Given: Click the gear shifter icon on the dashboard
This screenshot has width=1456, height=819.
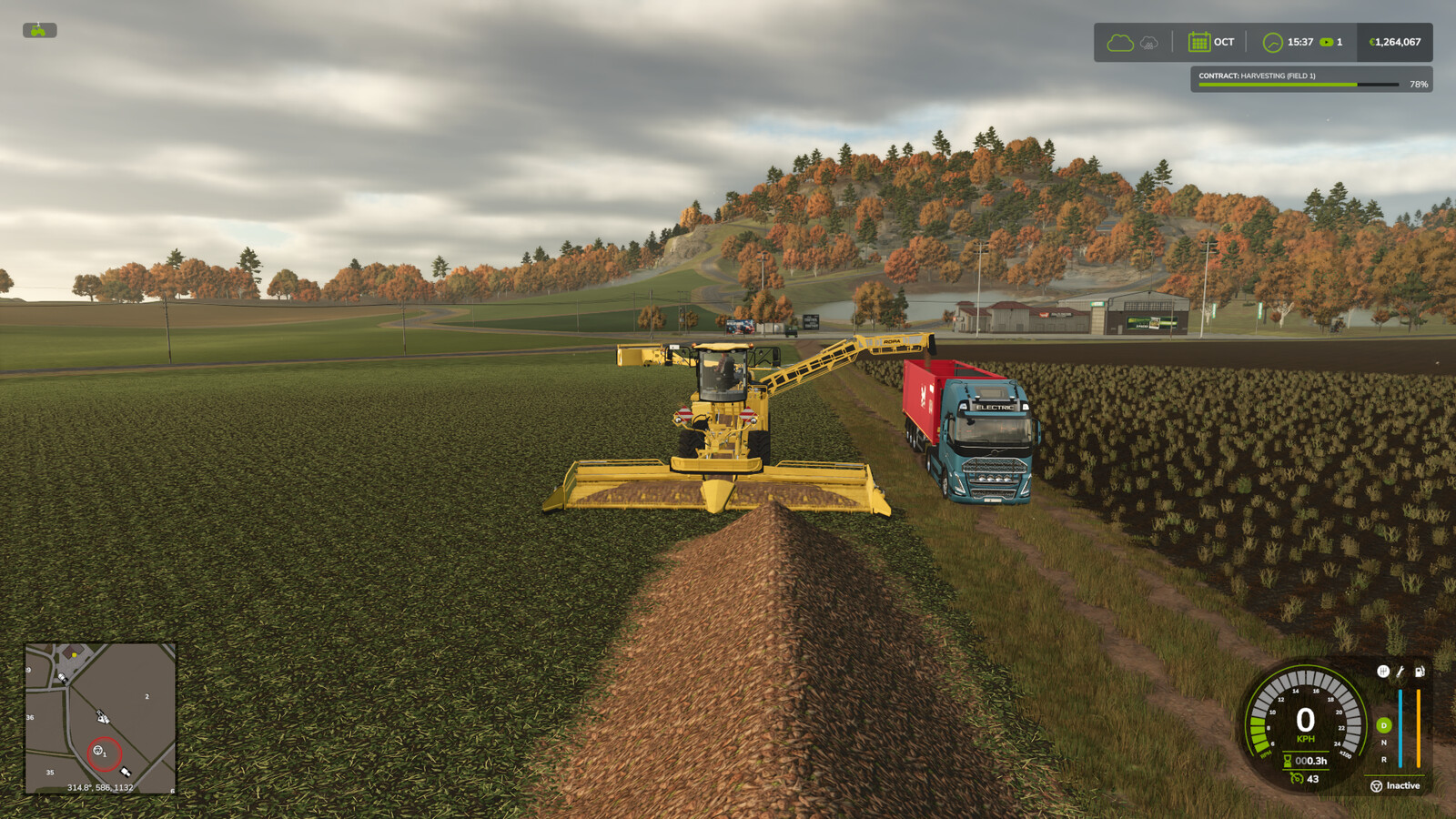Looking at the screenshot, I should (1384, 672).
